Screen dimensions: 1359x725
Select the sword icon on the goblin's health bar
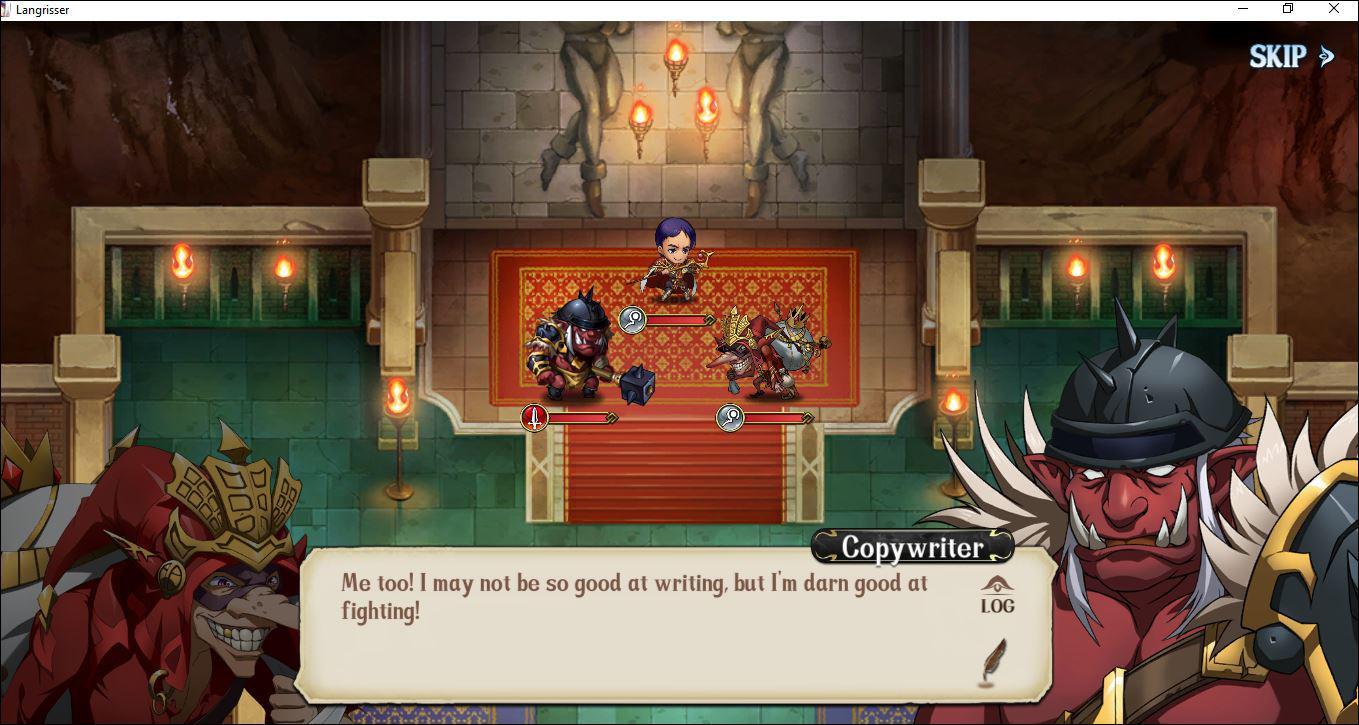tap(533, 418)
